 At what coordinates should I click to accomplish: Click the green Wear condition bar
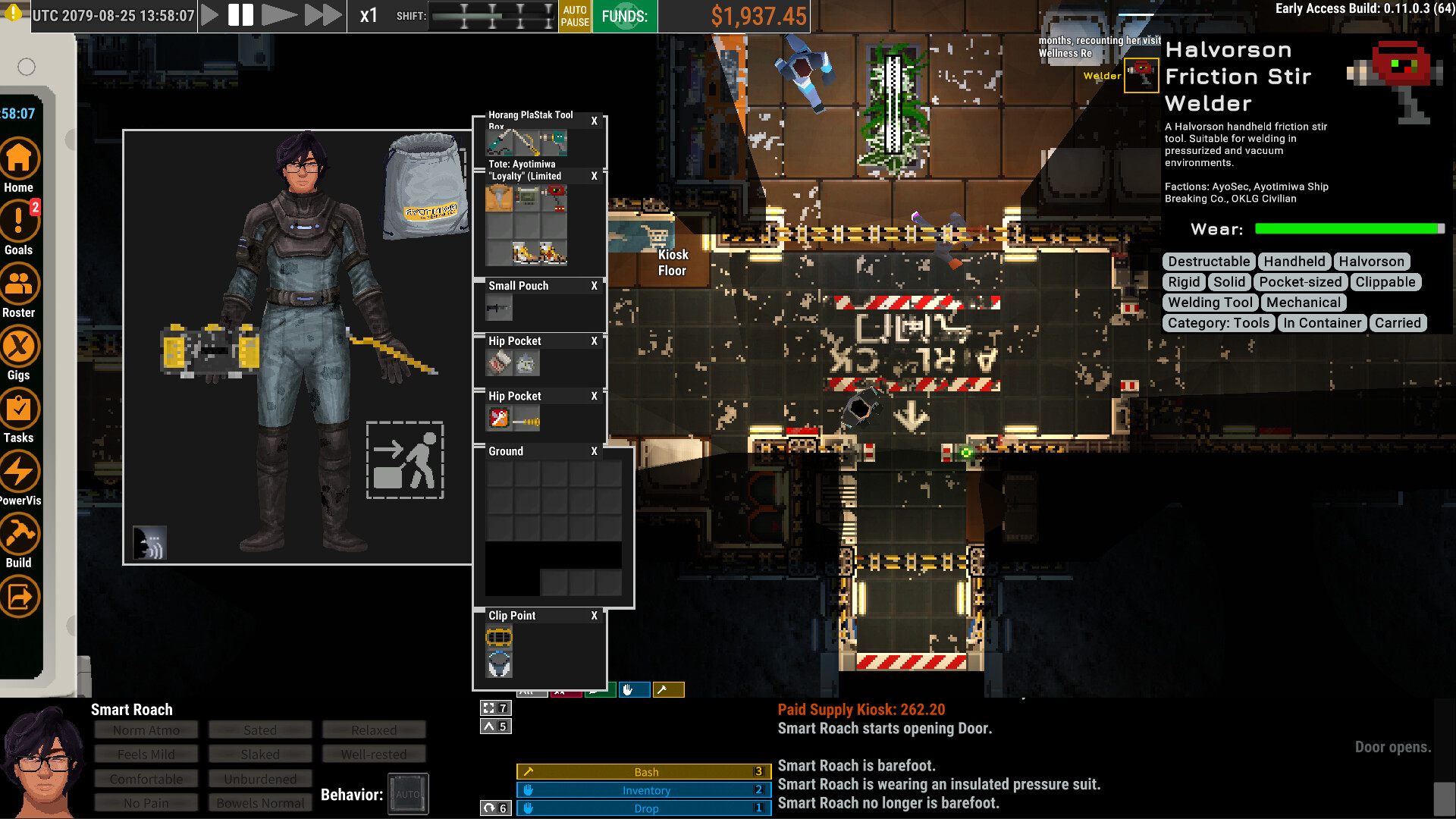coord(1348,227)
